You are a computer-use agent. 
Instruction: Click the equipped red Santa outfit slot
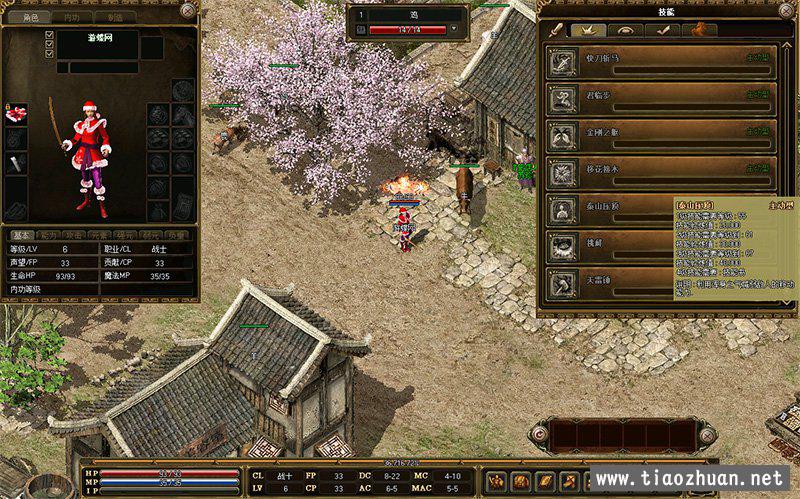click(17, 113)
